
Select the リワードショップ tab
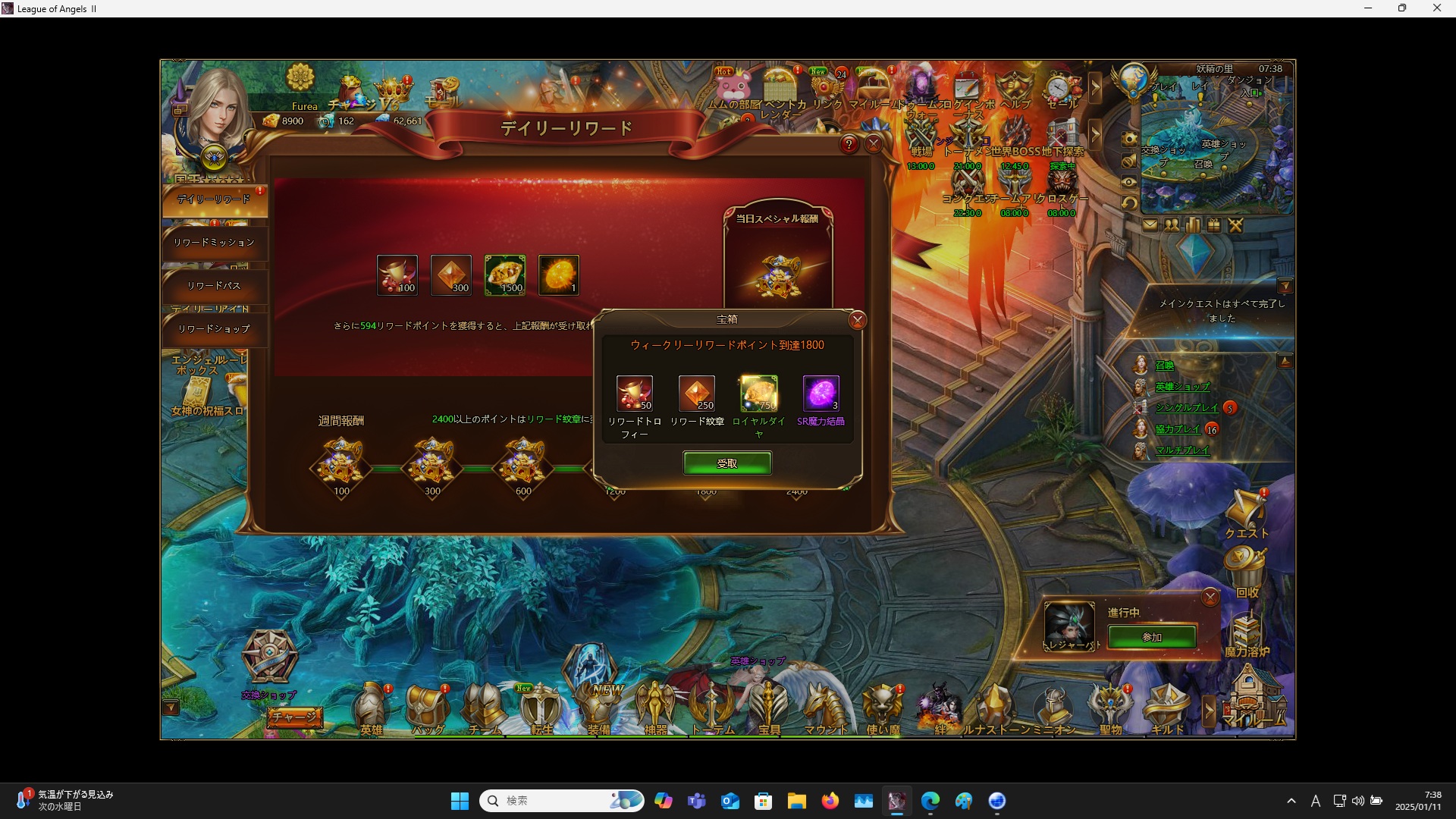point(214,329)
